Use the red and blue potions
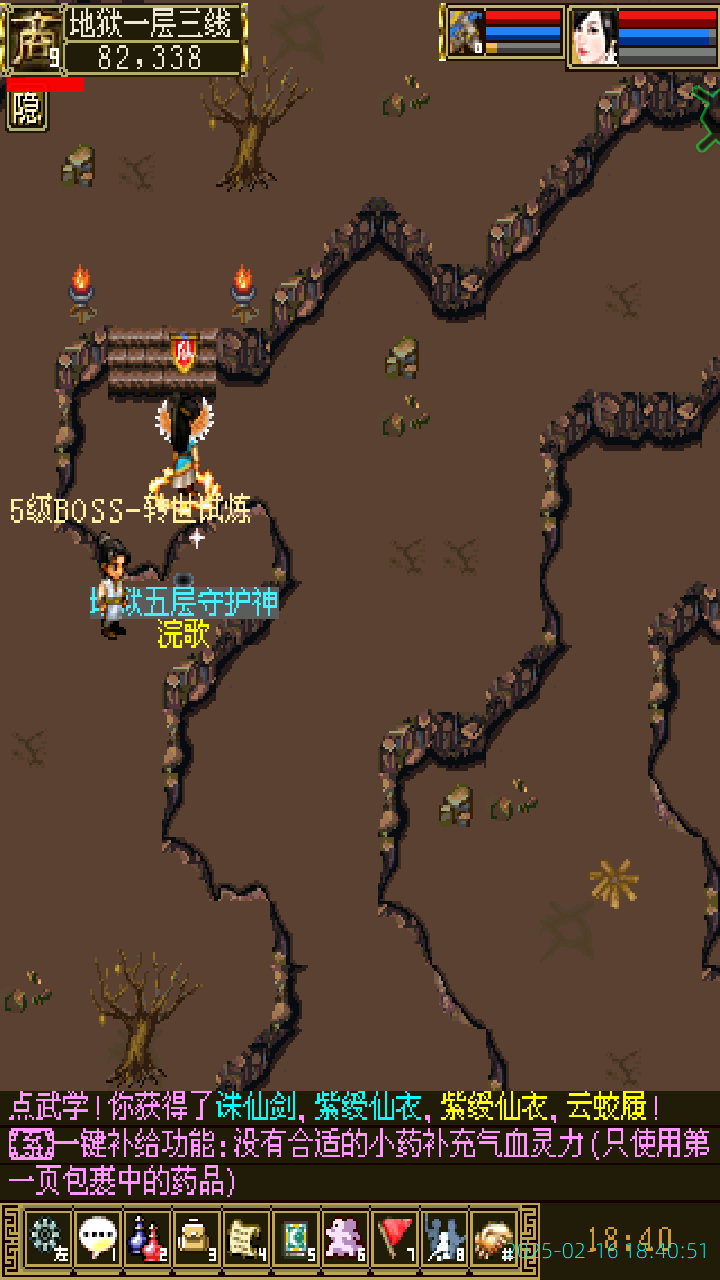This screenshot has height=1280, width=720. click(x=146, y=1238)
